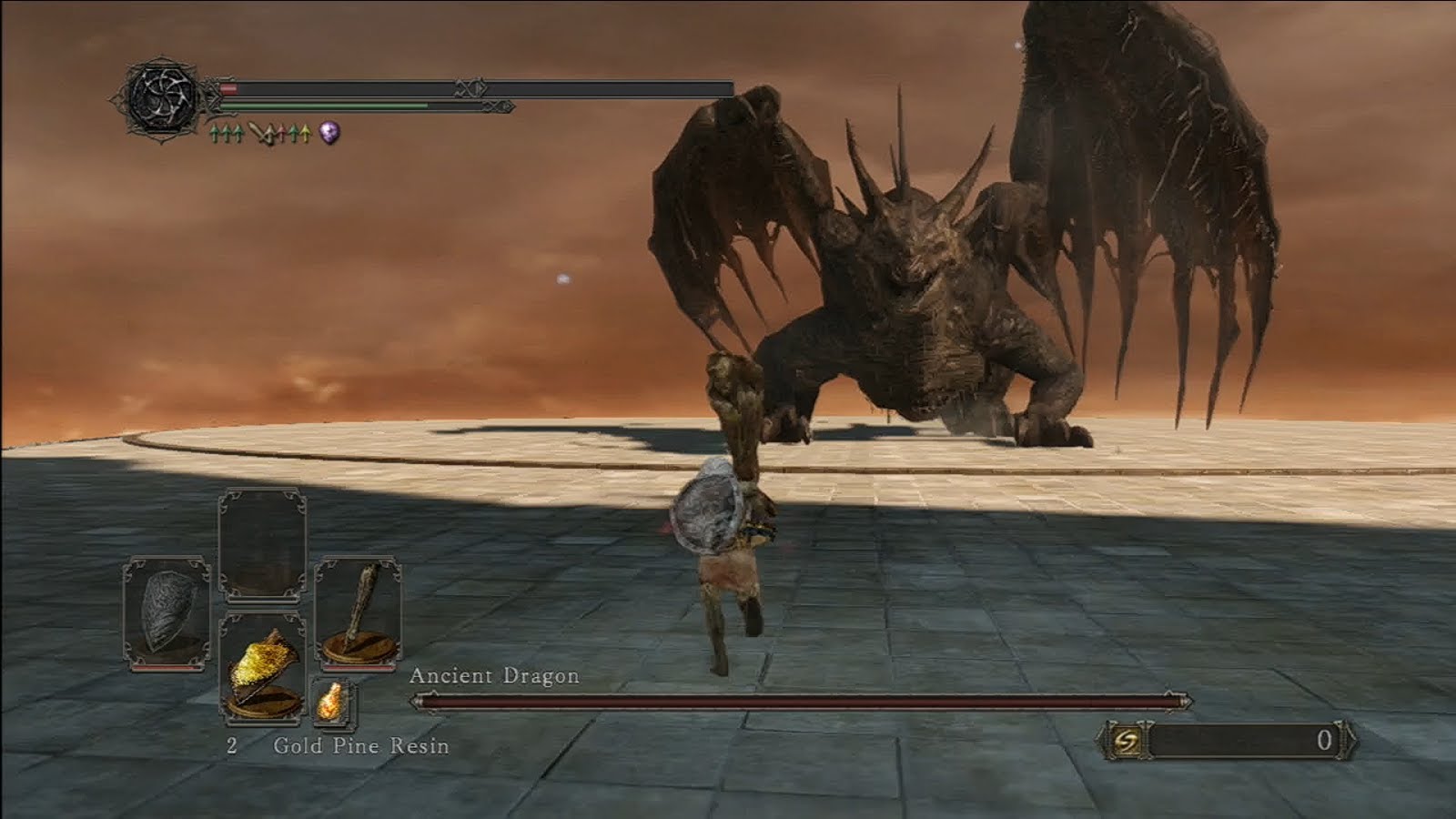Click the round covenant emblem beside the health bar

point(162,96)
